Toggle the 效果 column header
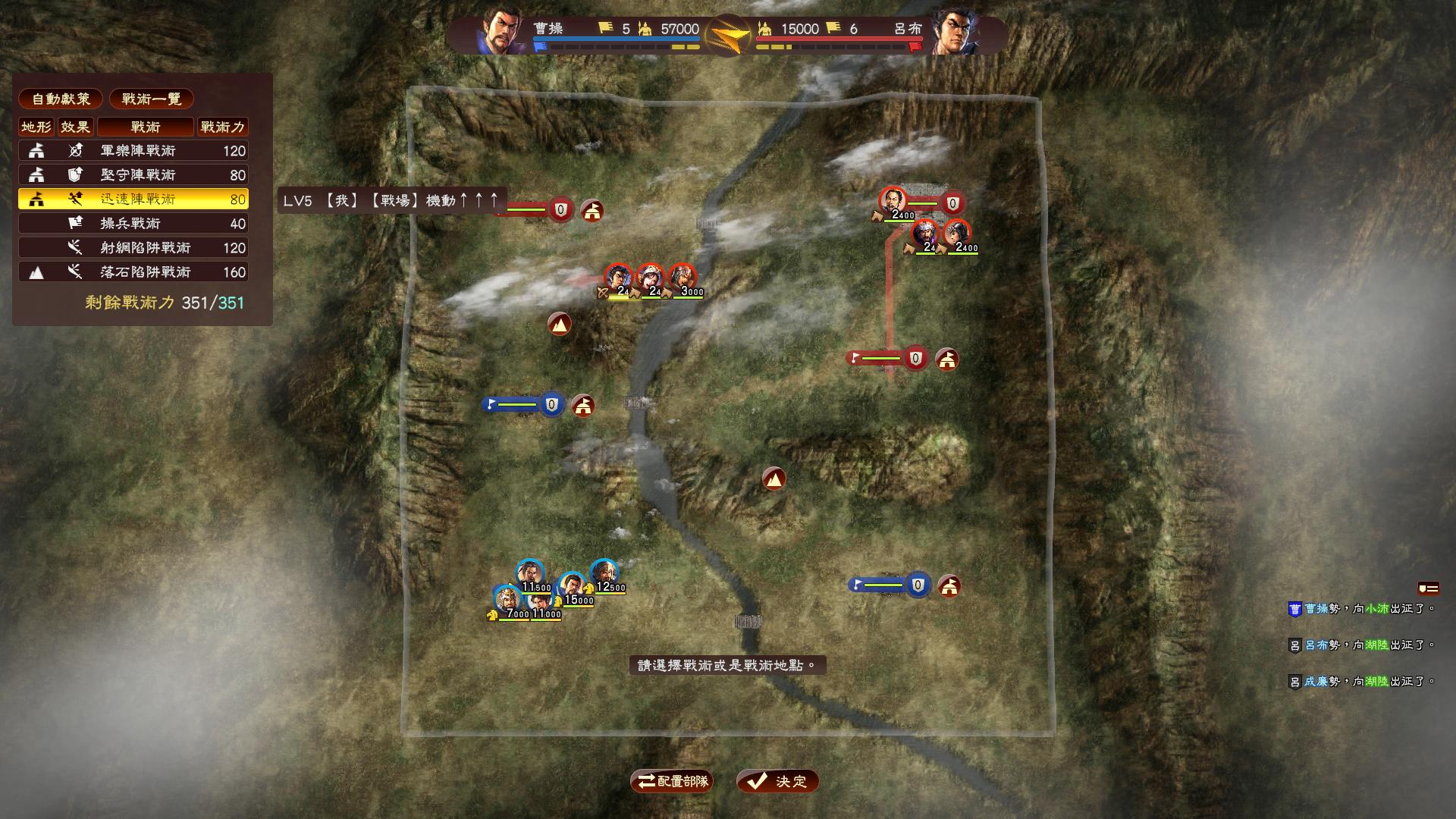The height and width of the screenshot is (819, 1456). pos(74,127)
